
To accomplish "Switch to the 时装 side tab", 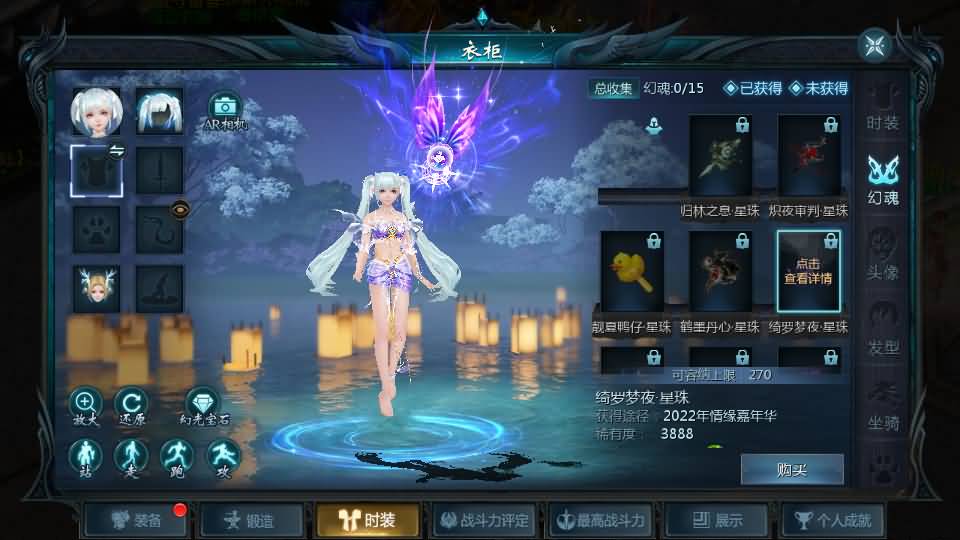I will [x=882, y=108].
